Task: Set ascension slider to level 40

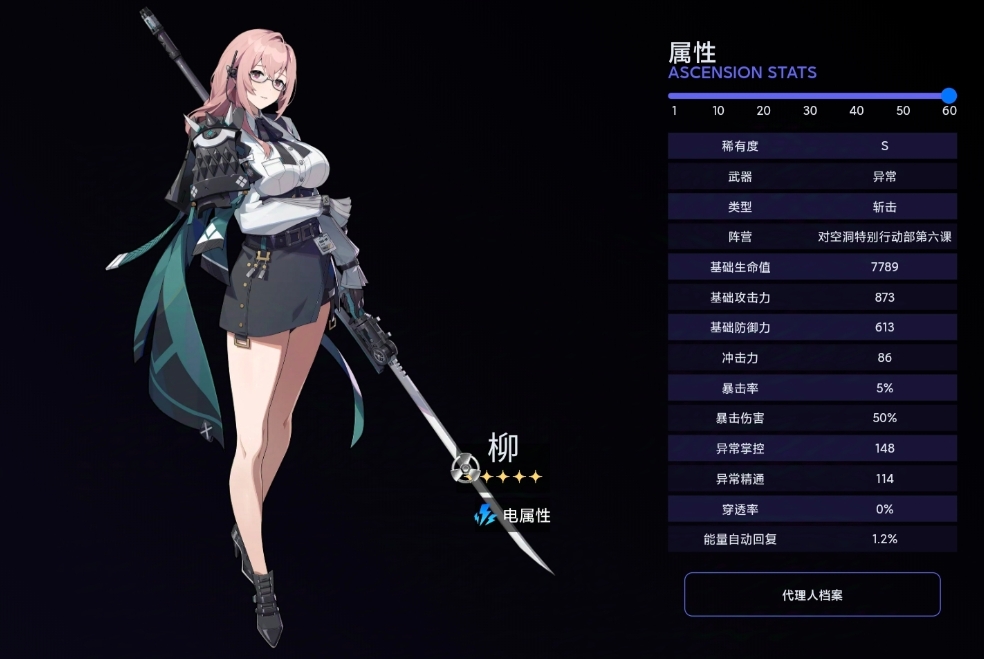Action: pyautogui.click(x=857, y=96)
